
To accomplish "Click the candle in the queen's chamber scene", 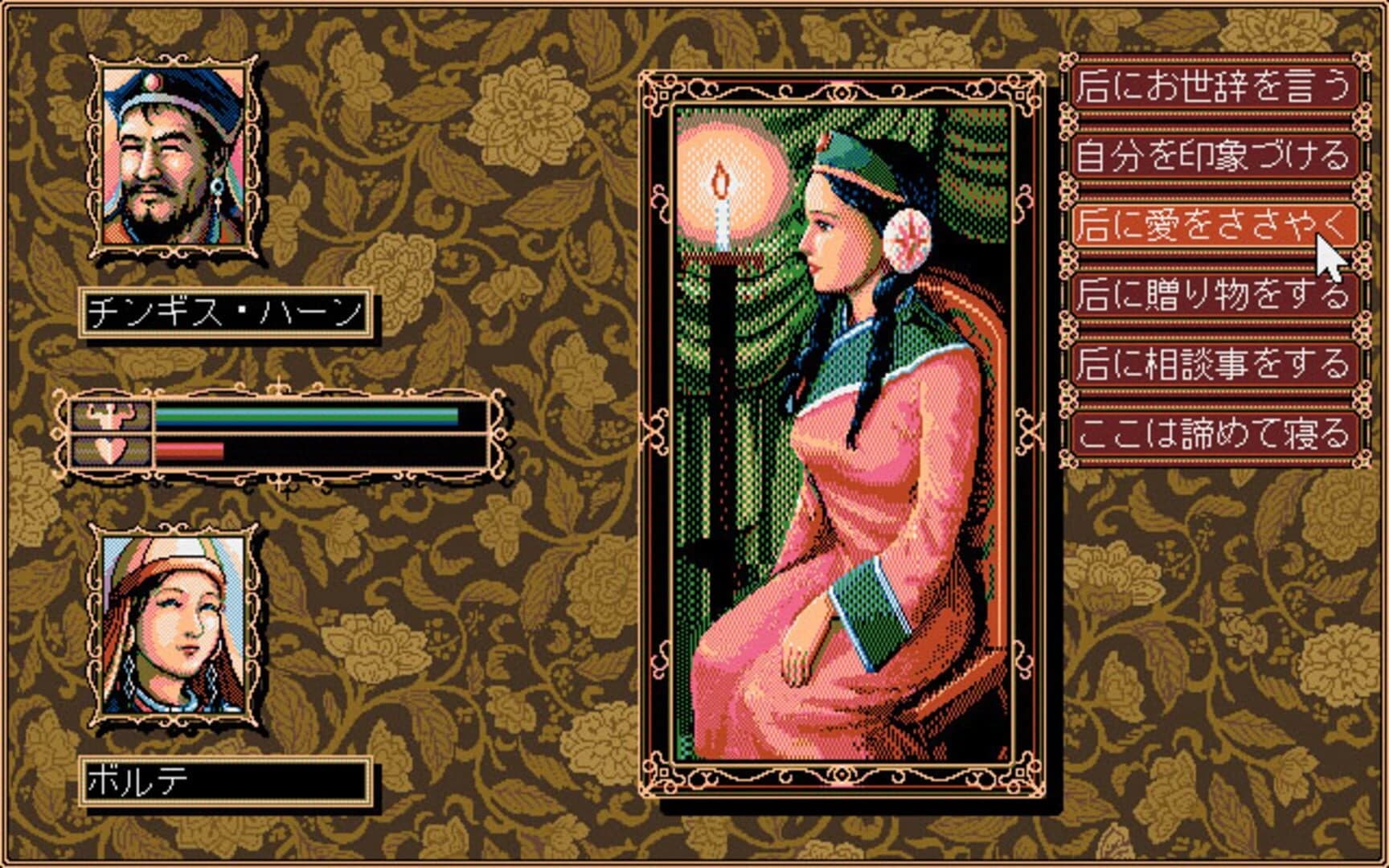I will click(721, 201).
